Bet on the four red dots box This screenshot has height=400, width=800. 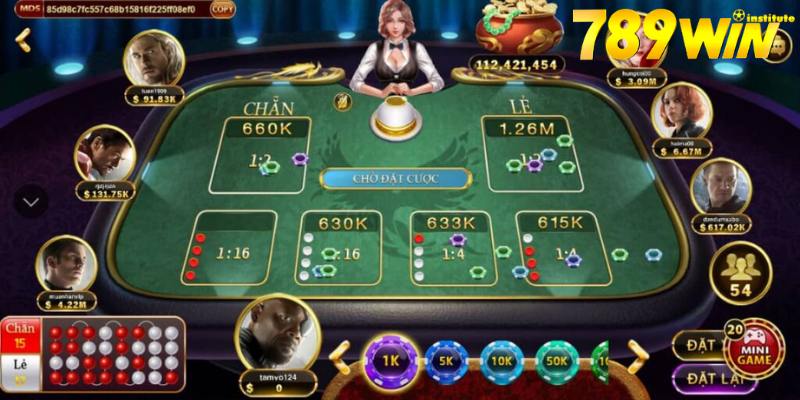point(232,248)
